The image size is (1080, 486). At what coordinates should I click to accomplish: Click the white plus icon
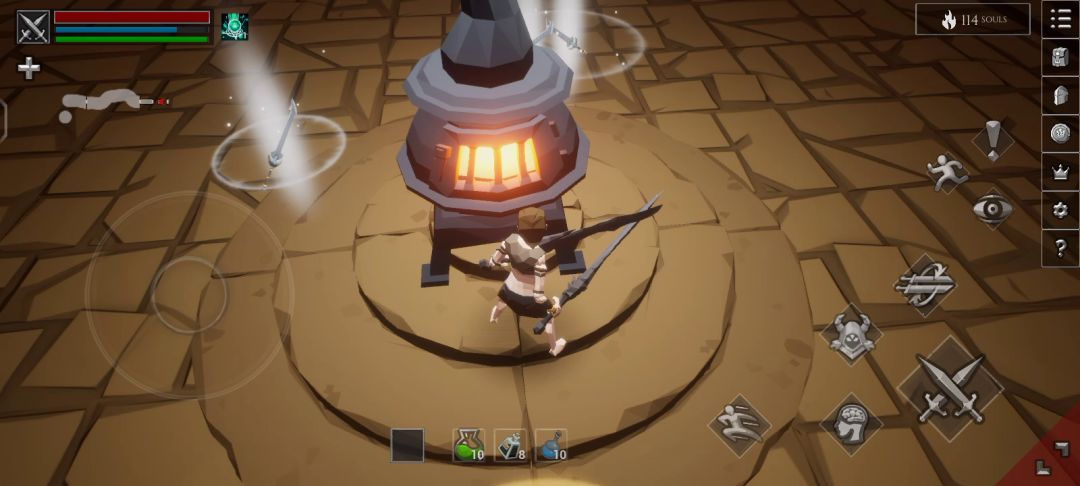(29, 69)
